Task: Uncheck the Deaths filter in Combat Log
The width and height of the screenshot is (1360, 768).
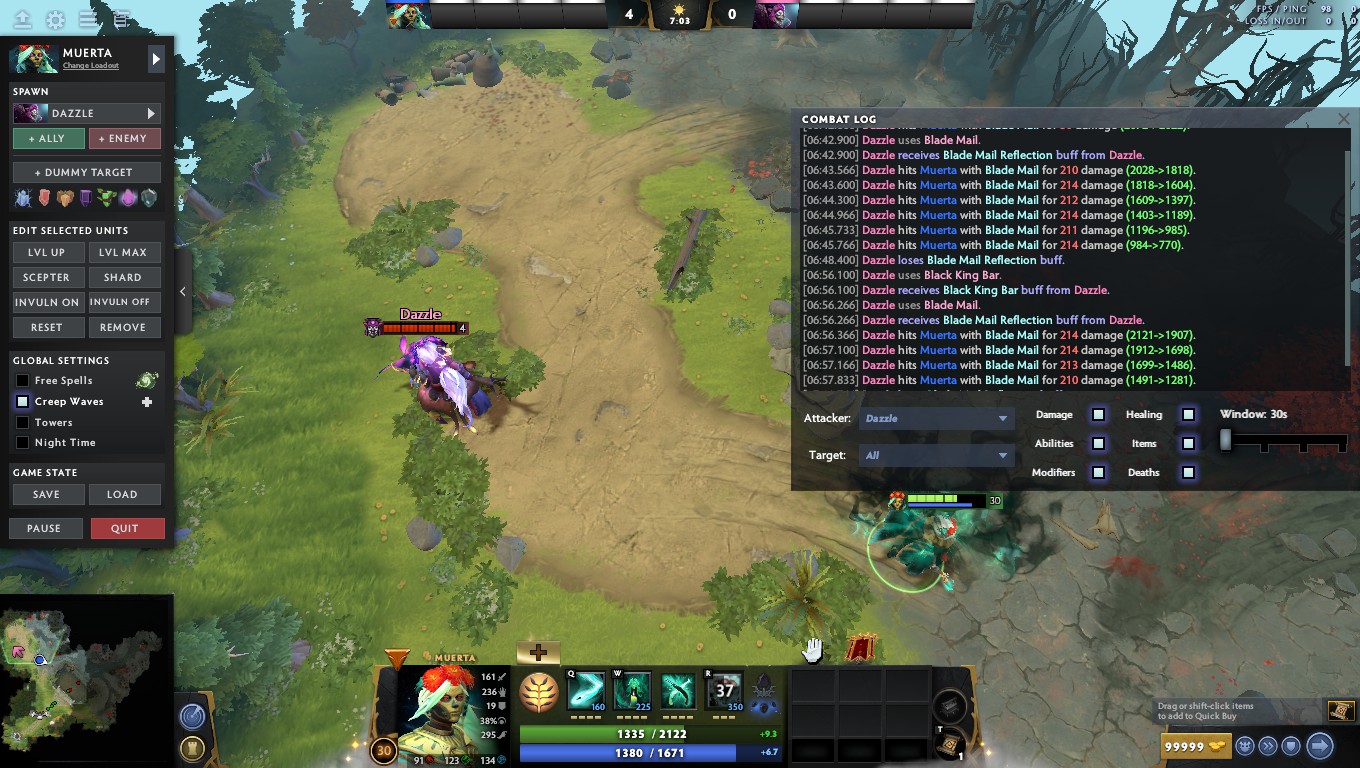Action: pos(1188,471)
